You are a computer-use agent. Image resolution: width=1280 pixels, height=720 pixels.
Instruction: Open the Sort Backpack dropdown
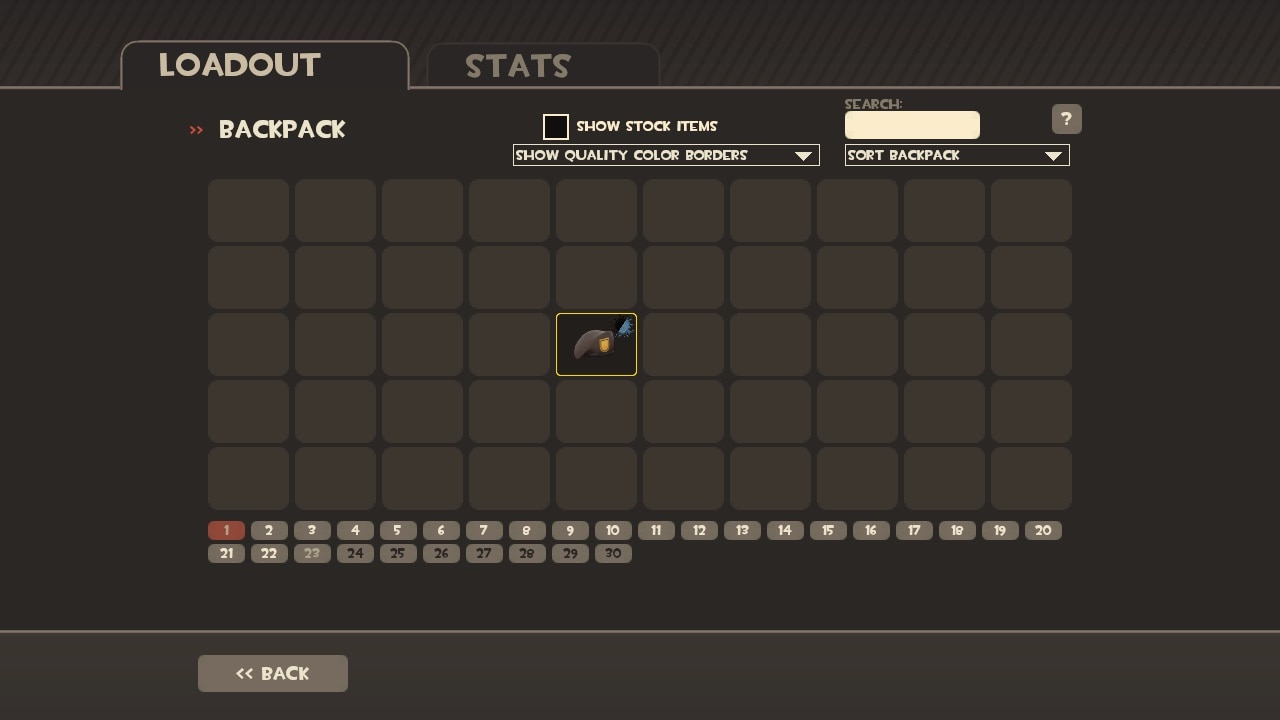point(957,155)
